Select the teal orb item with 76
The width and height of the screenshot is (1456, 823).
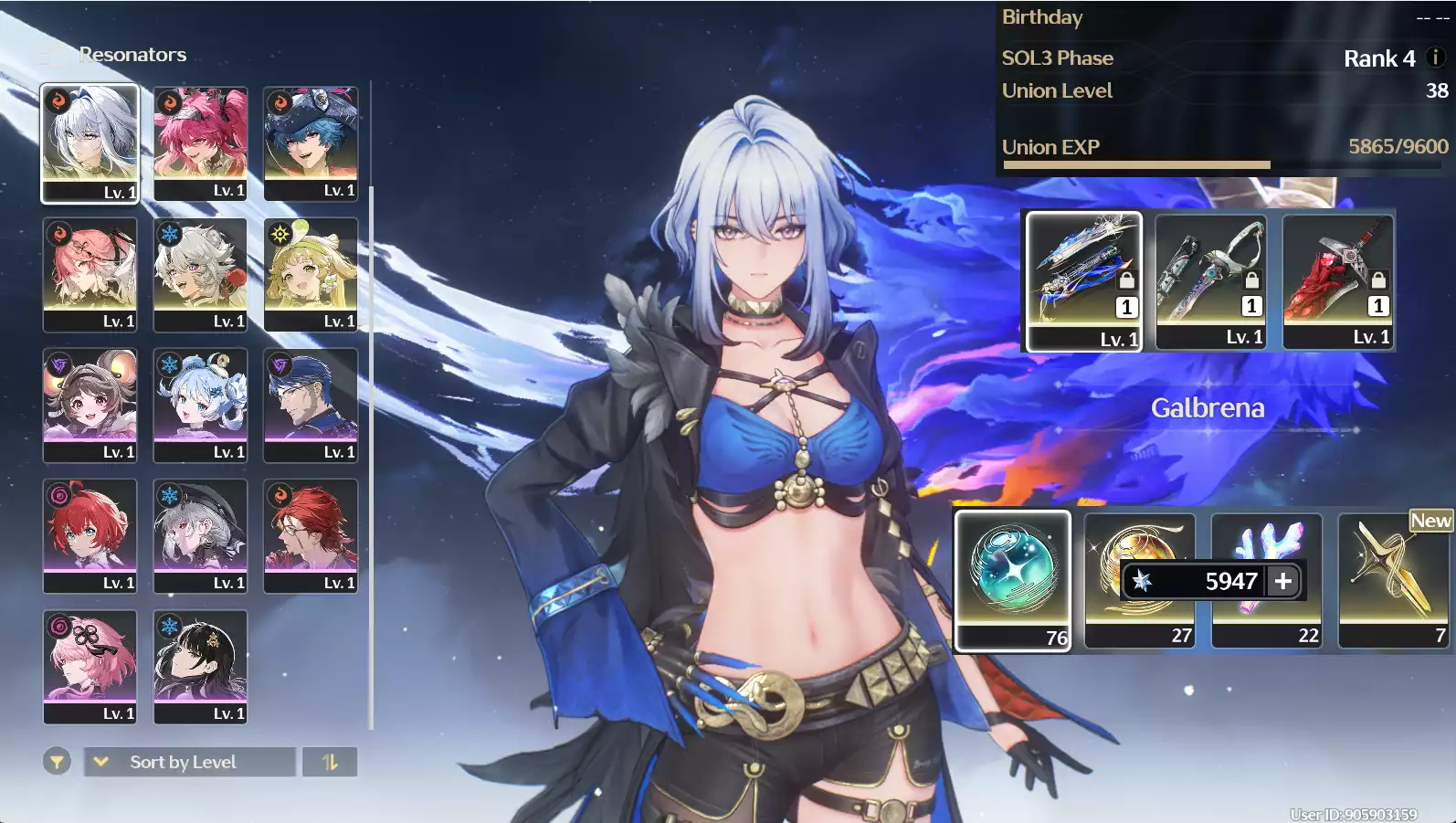point(1012,579)
